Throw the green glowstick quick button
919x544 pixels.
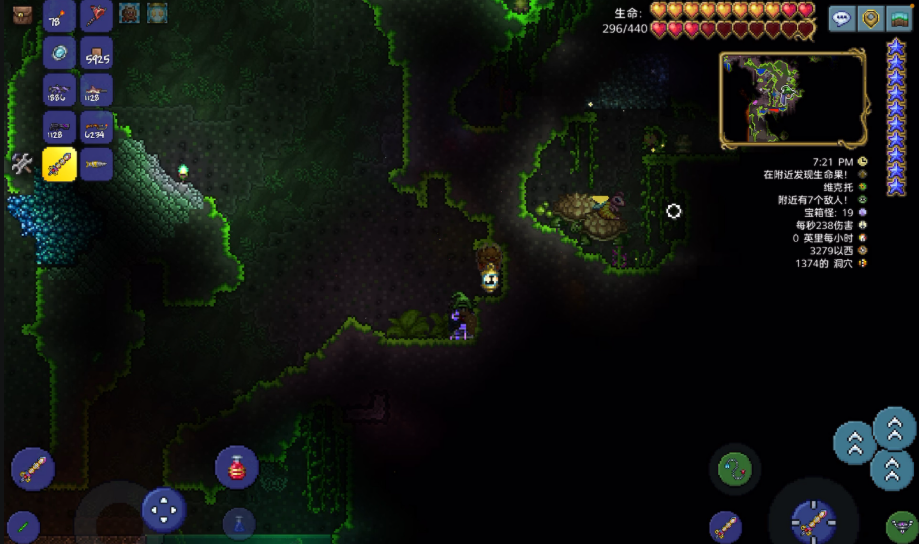tap(22, 526)
